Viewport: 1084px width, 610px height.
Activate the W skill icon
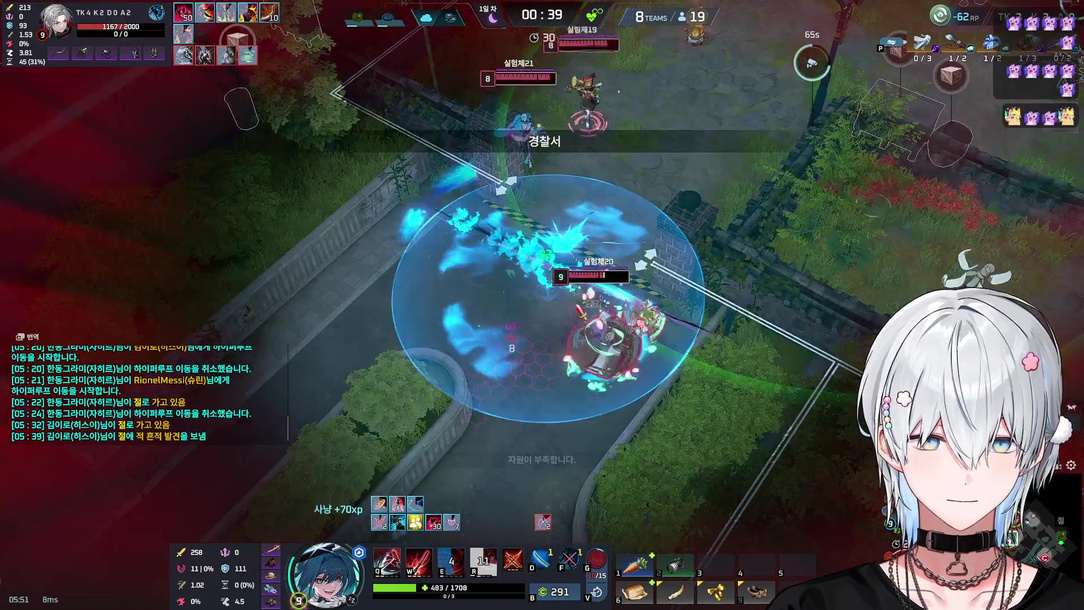click(x=418, y=562)
